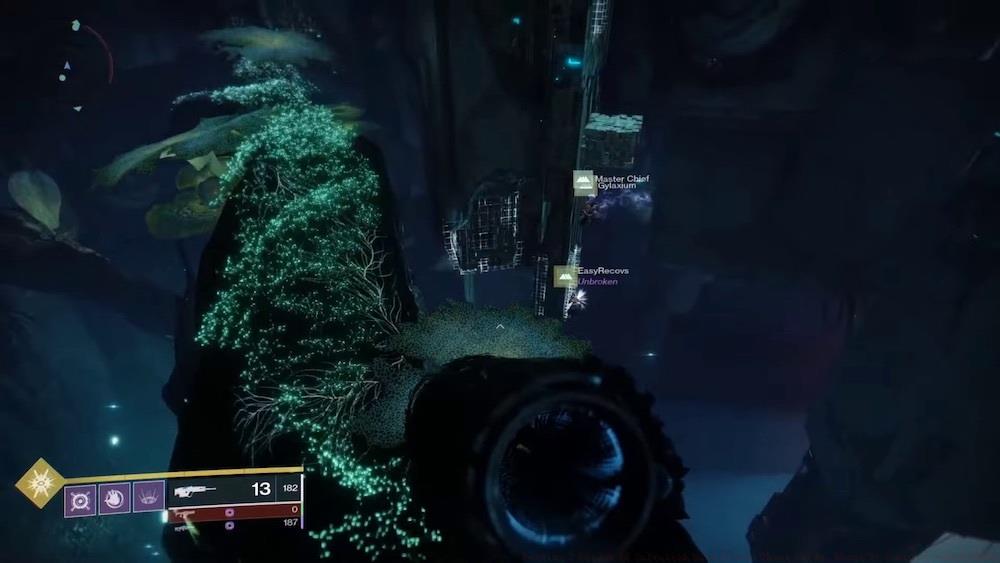This screenshot has width=1000, height=563.
Task: Activate the class ability rift icon
Action: coord(148,497)
